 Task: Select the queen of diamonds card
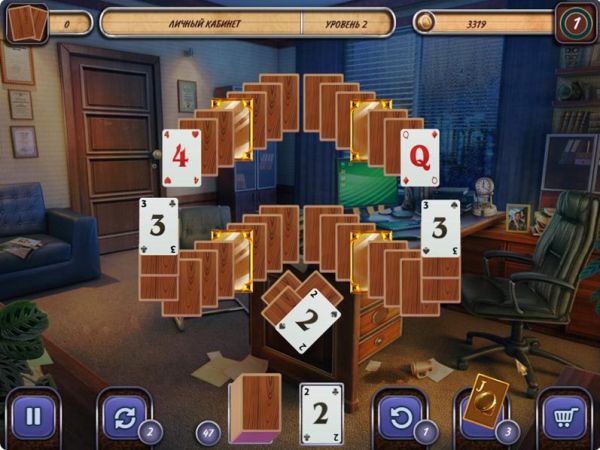419,156
